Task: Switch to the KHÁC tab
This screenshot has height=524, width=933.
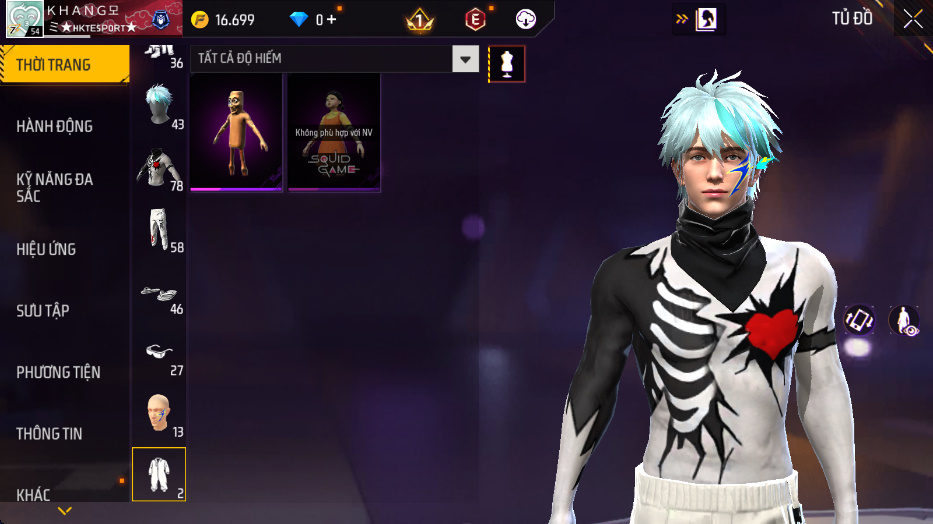Action: click(x=34, y=495)
